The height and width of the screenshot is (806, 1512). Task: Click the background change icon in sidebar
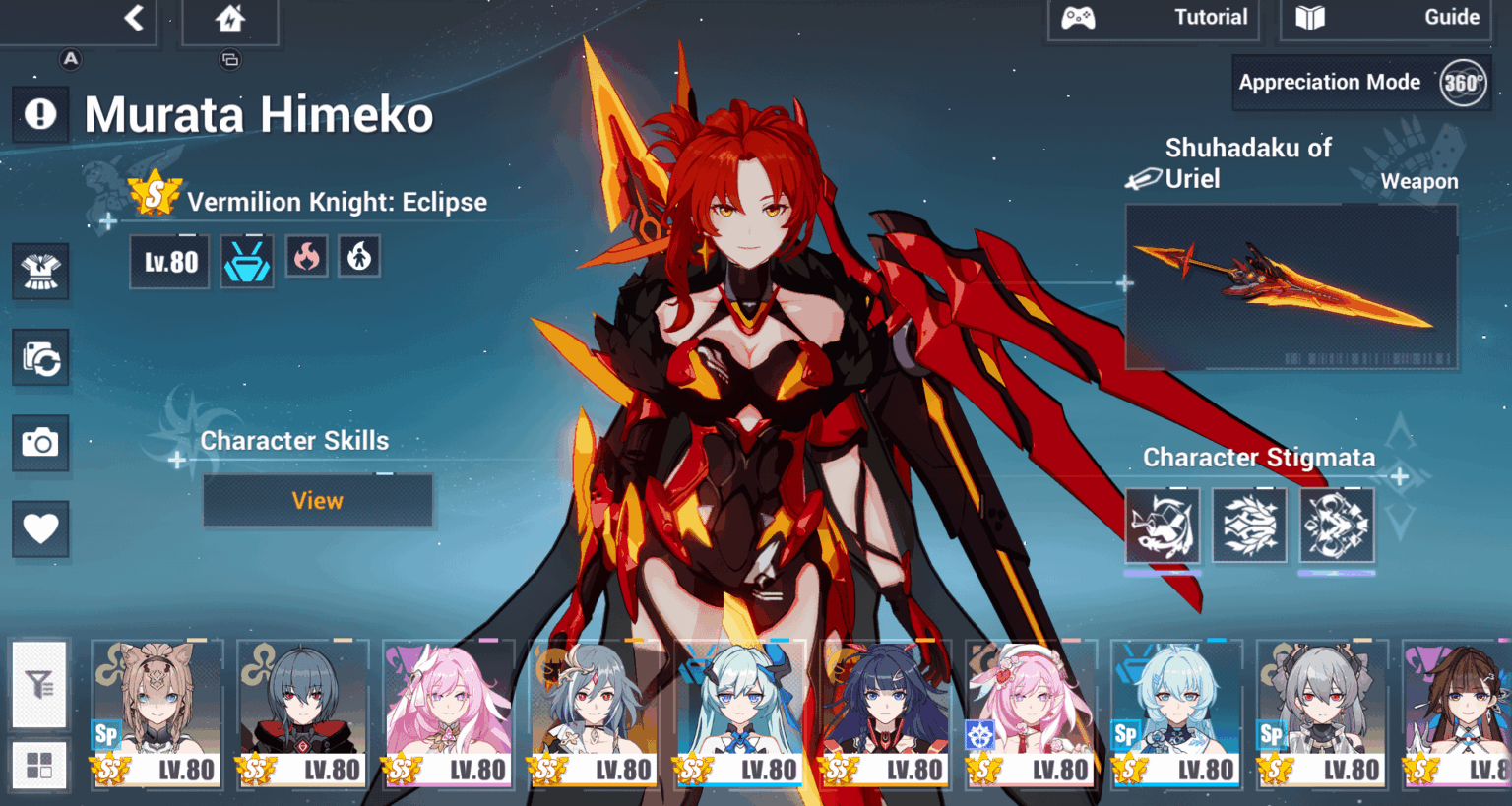[40, 358]
